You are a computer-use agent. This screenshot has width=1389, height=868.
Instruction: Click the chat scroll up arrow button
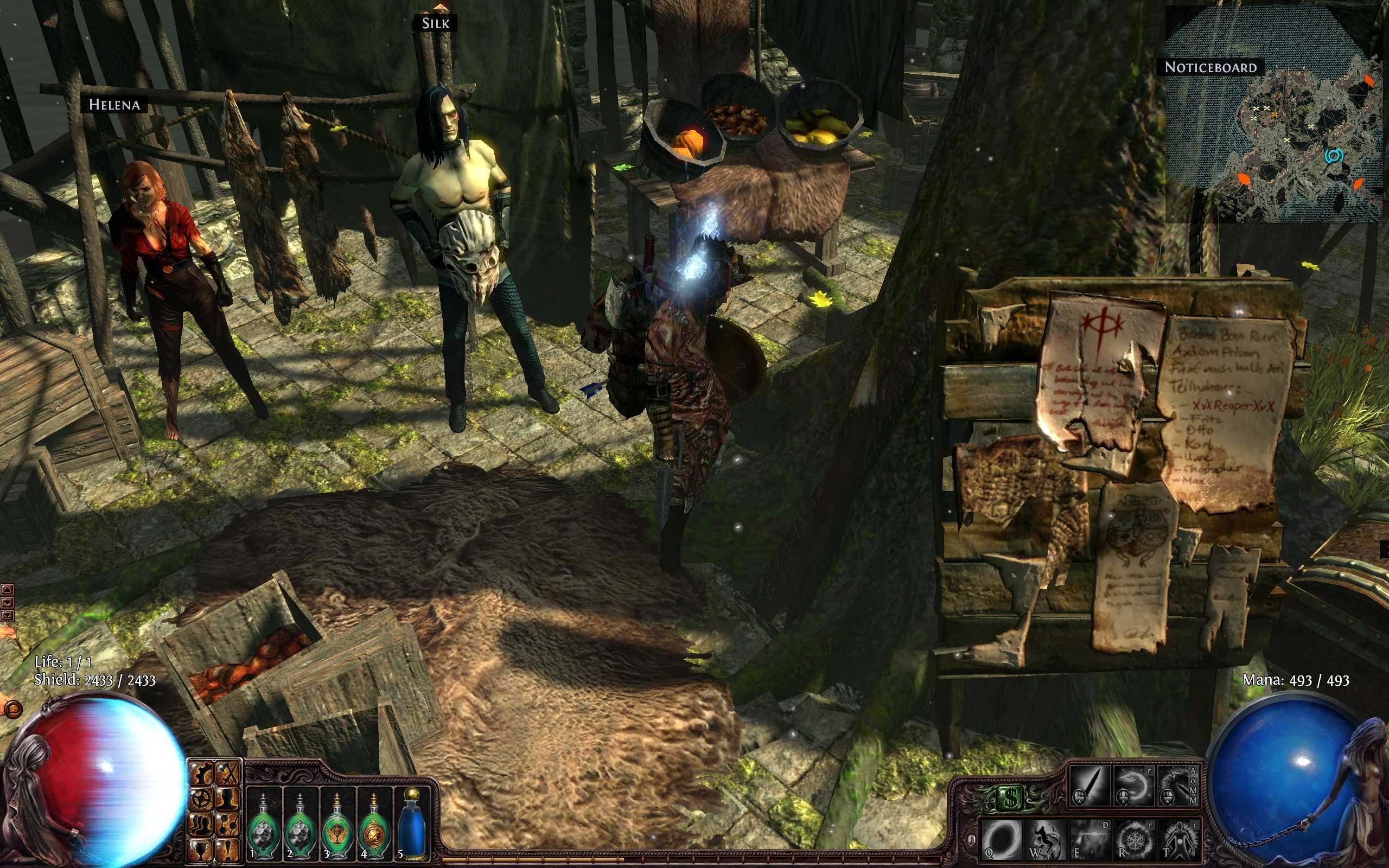(x=7, y=590)
